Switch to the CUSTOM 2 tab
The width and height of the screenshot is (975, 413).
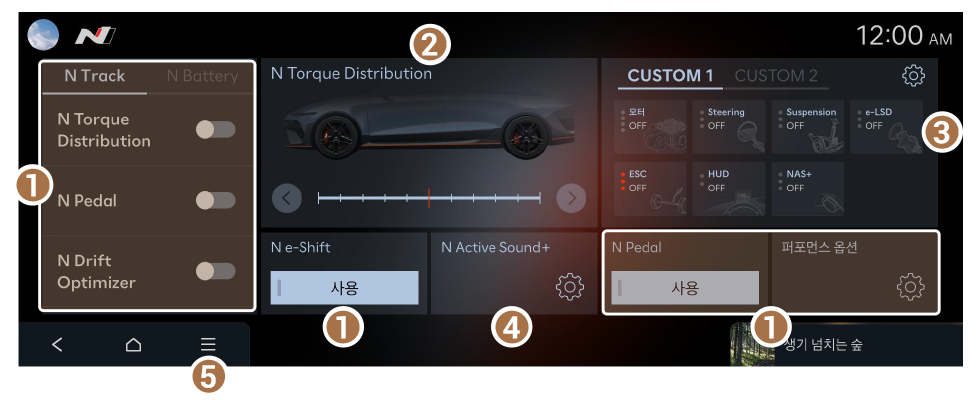point(776,76)
